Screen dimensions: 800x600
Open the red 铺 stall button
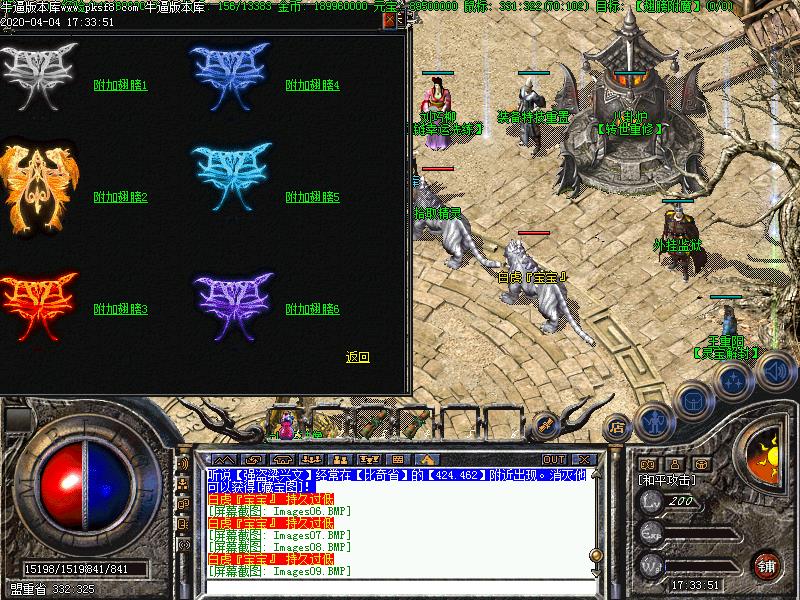pos(767,565)
